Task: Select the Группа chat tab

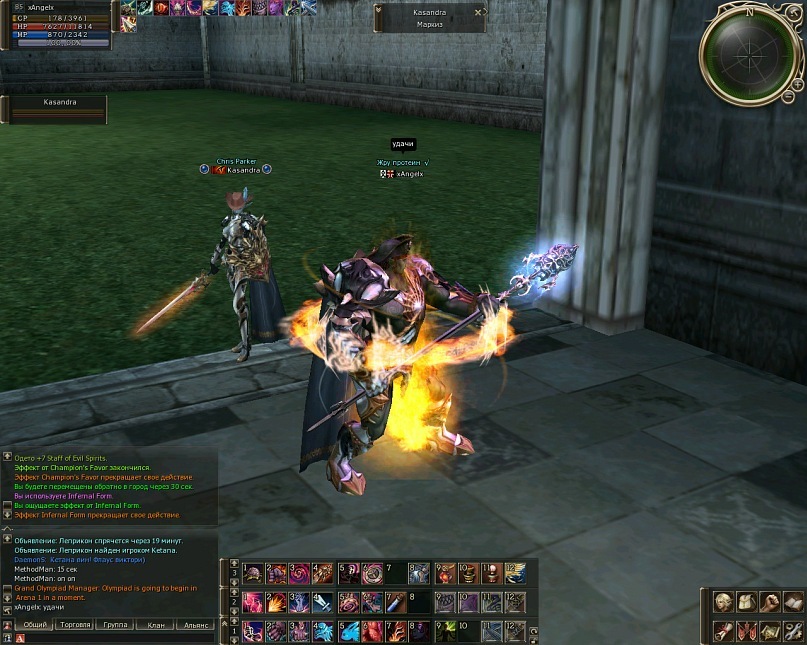Action: (x=115, y=625)
